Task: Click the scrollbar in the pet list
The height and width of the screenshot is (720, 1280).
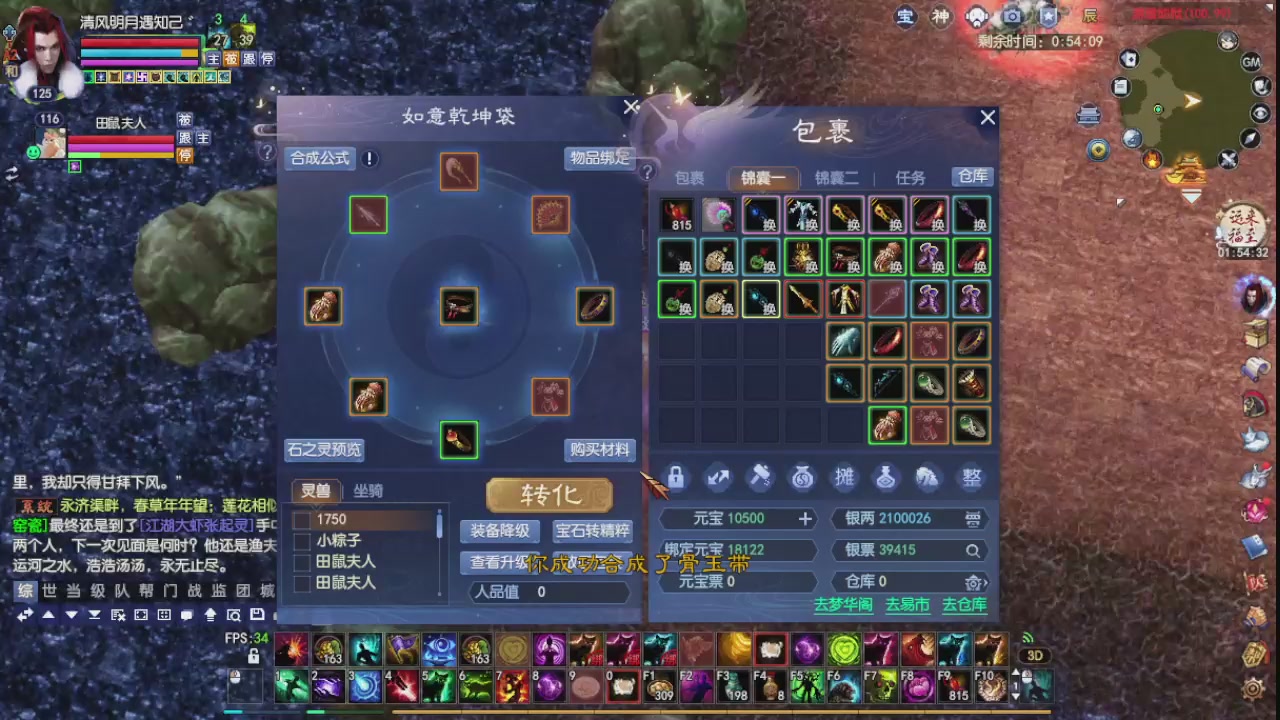Action: (x=438, y=525)
